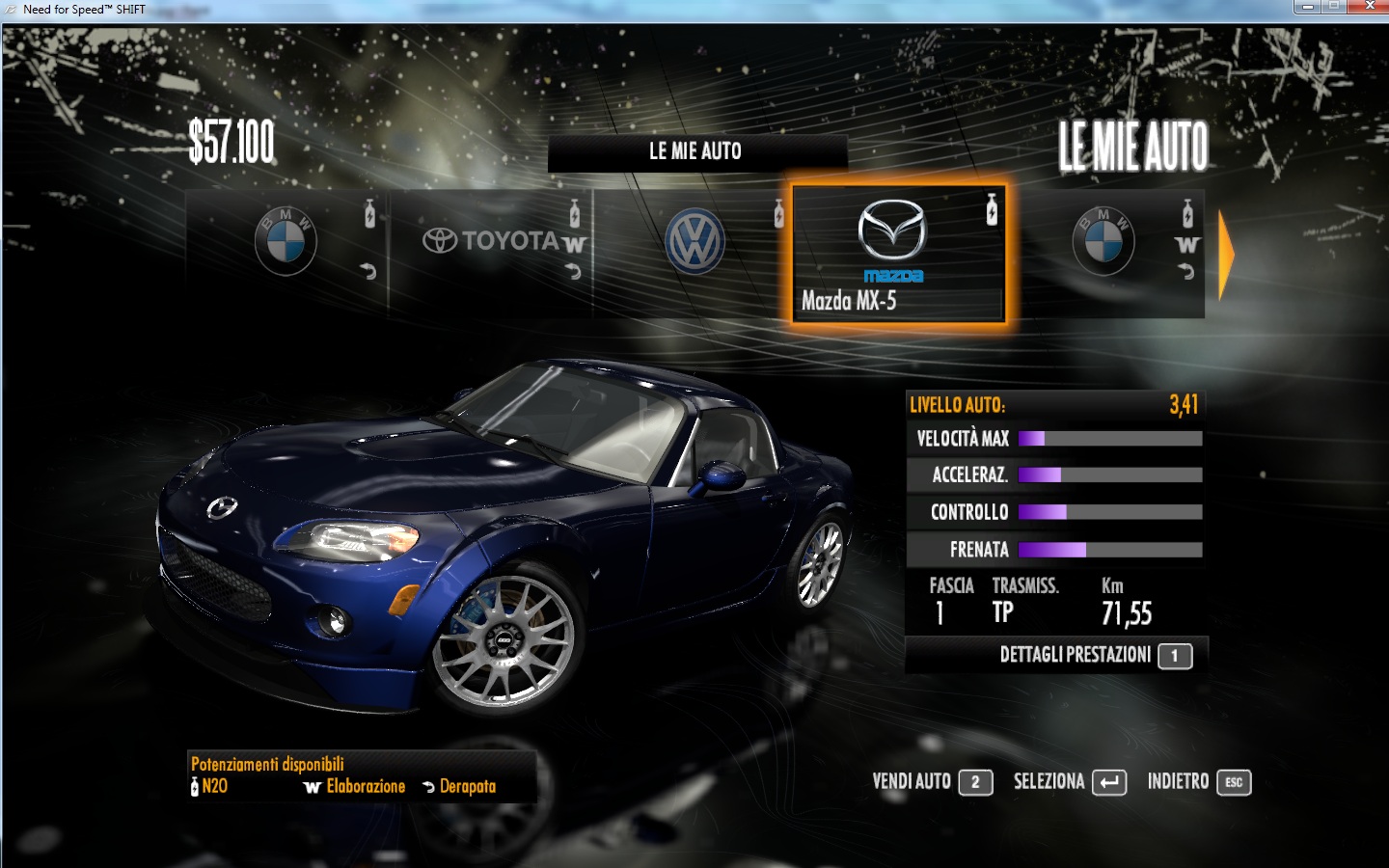Go back with Indietro
The height and width of the screenshot is (868, 1389).
pos(1198,782)
